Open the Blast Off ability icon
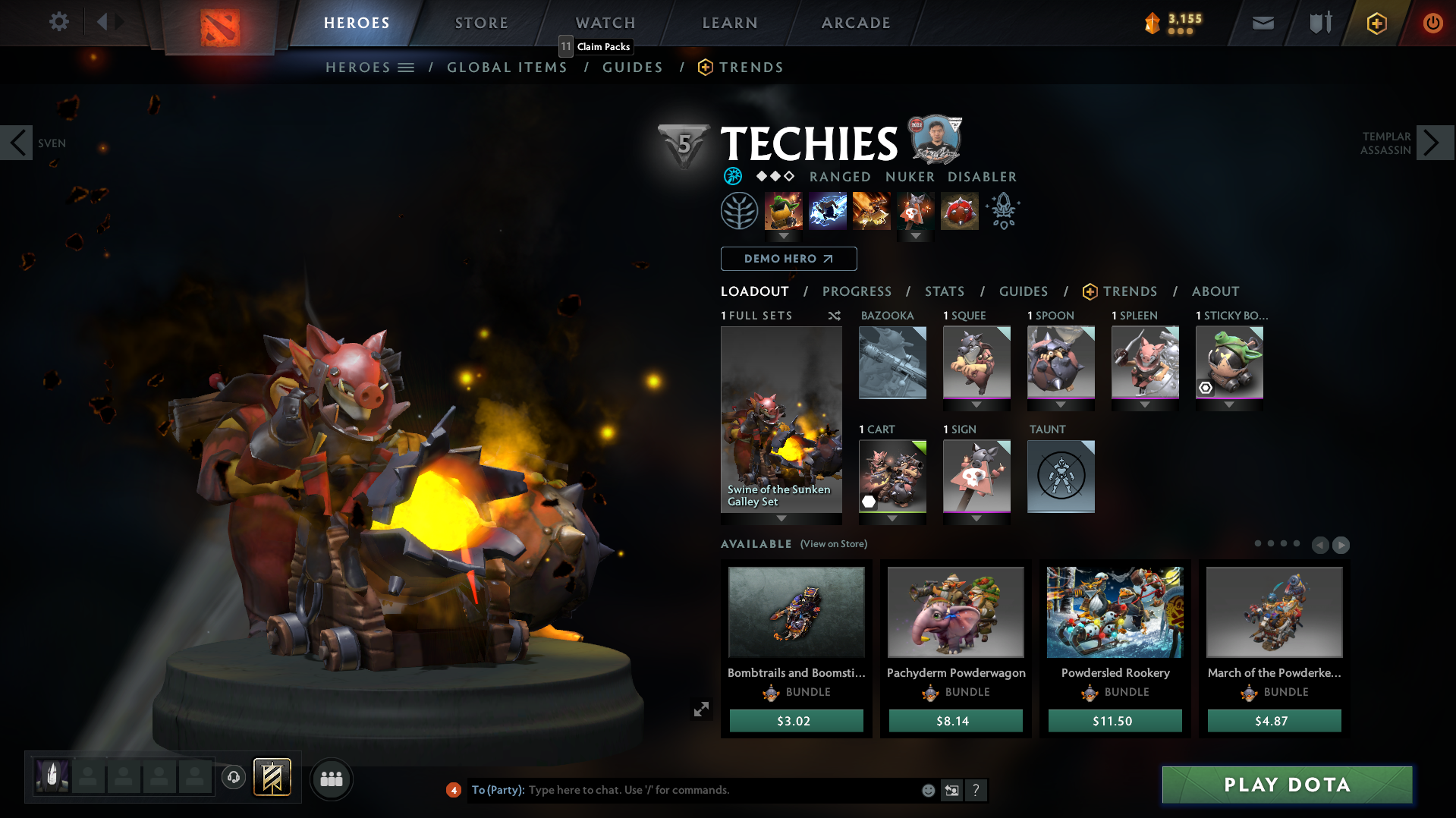 tap(871, 210)
